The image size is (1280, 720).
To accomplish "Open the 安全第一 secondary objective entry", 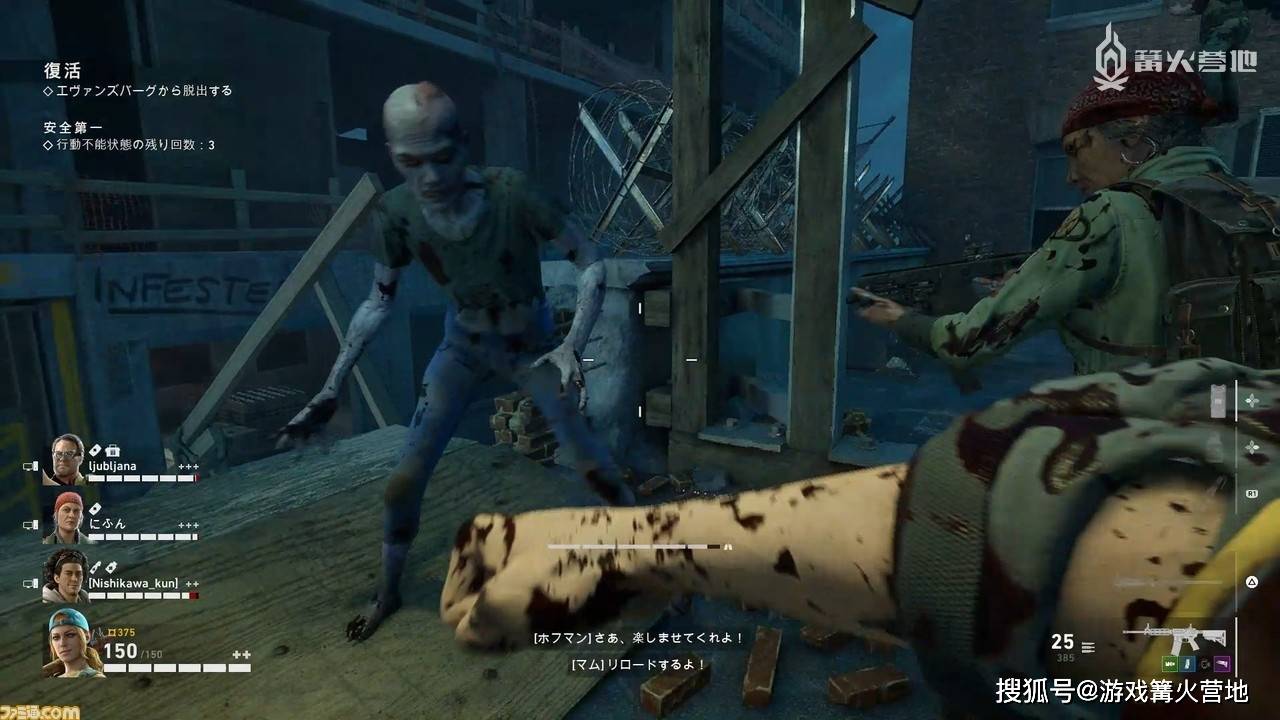I will click(x=73, y=127).
